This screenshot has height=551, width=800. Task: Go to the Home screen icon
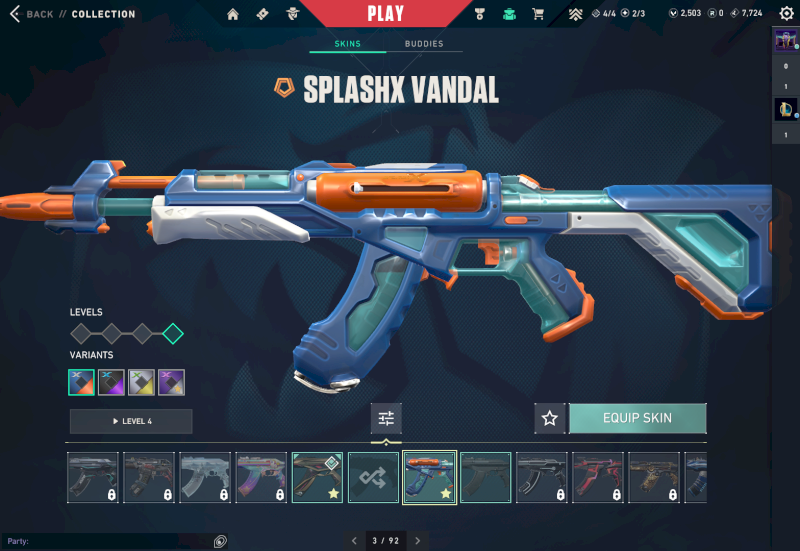coord(233,14)
